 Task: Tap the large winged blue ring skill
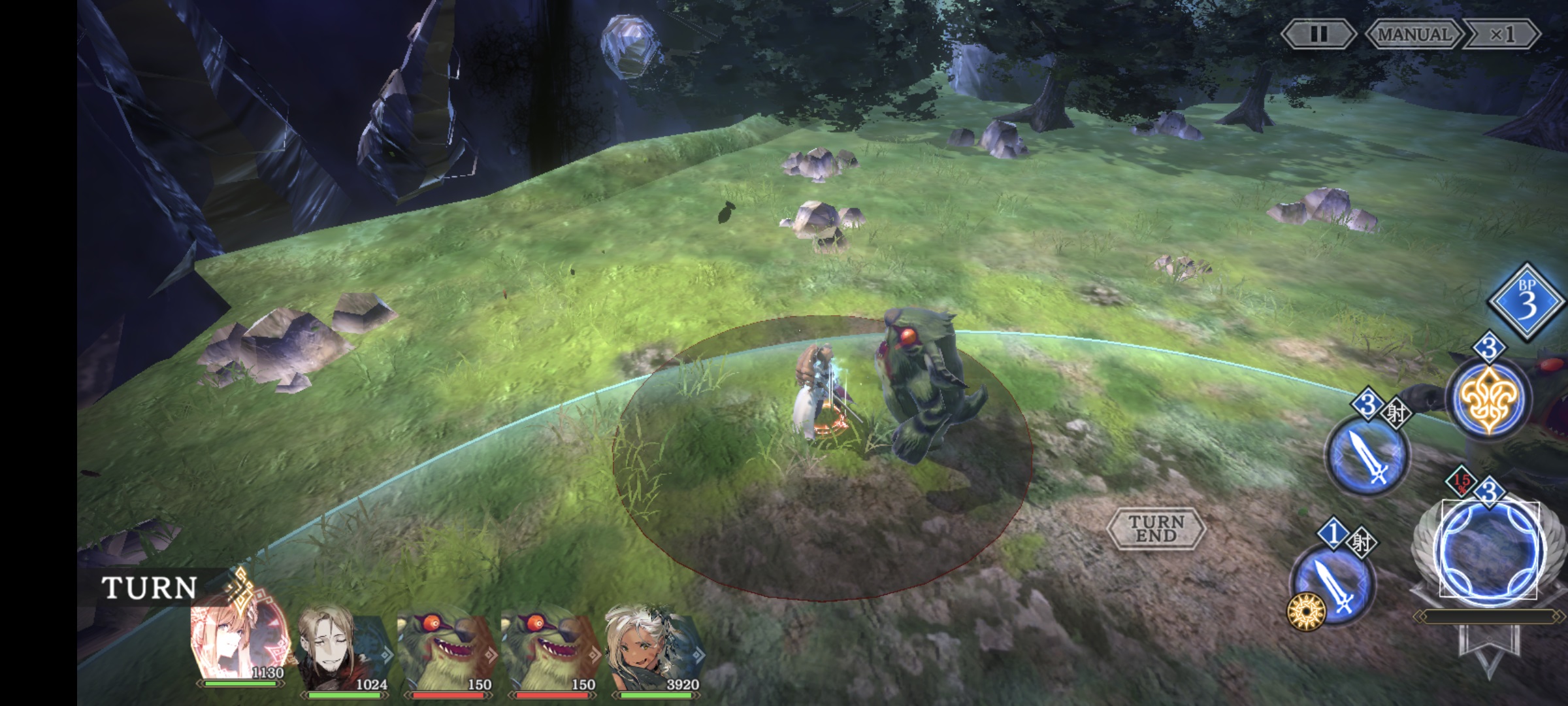pos(1489,550)
